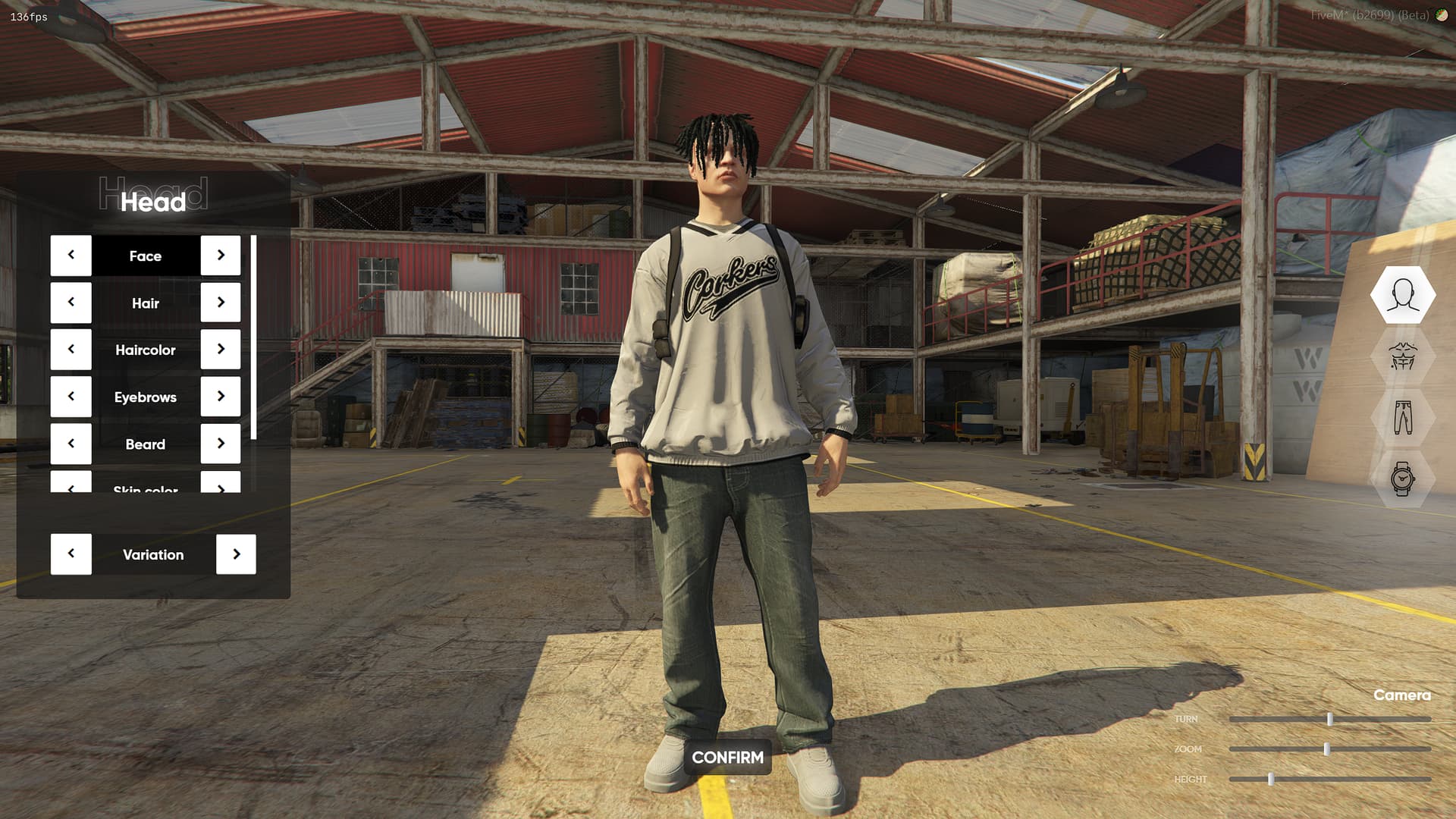Choose next Beard option
Screen dimensions: 1456x819
[x=221, y=444]
